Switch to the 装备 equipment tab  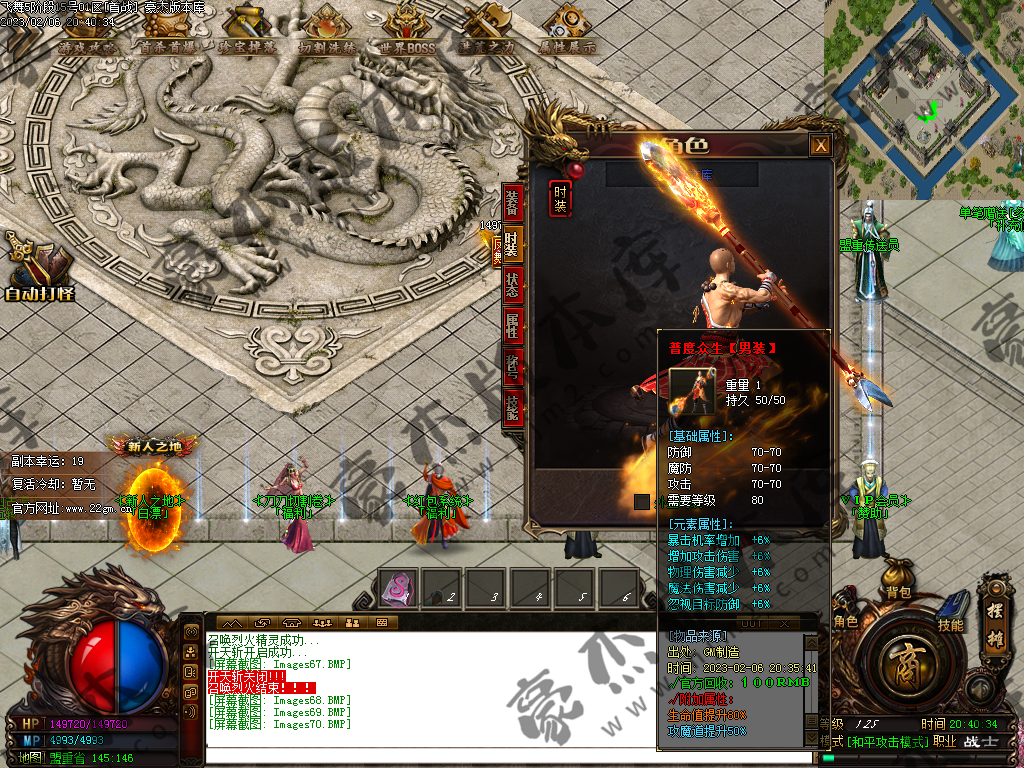click(512, 202)
